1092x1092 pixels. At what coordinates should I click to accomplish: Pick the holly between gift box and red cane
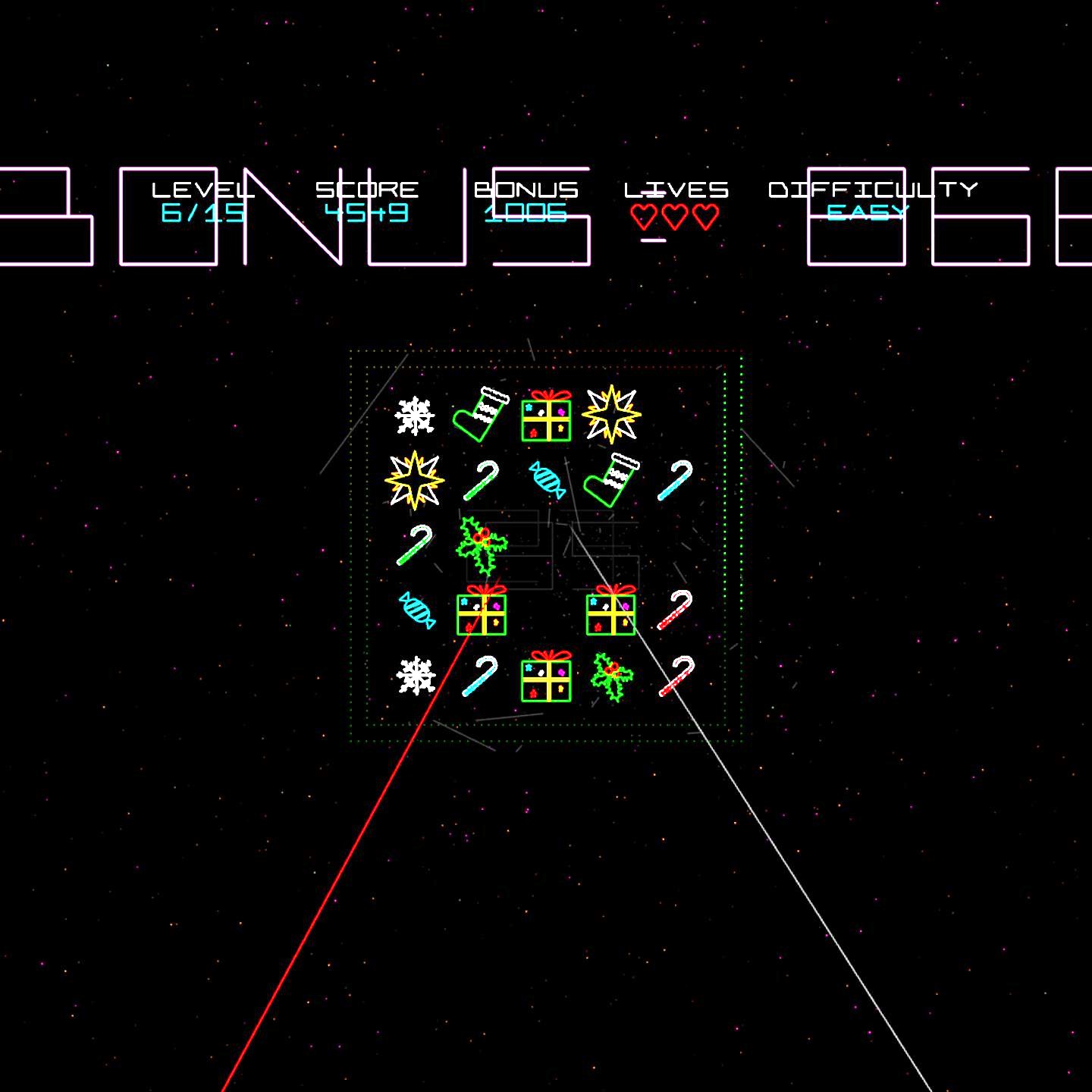pyautogui.click(x=611, y=676)
